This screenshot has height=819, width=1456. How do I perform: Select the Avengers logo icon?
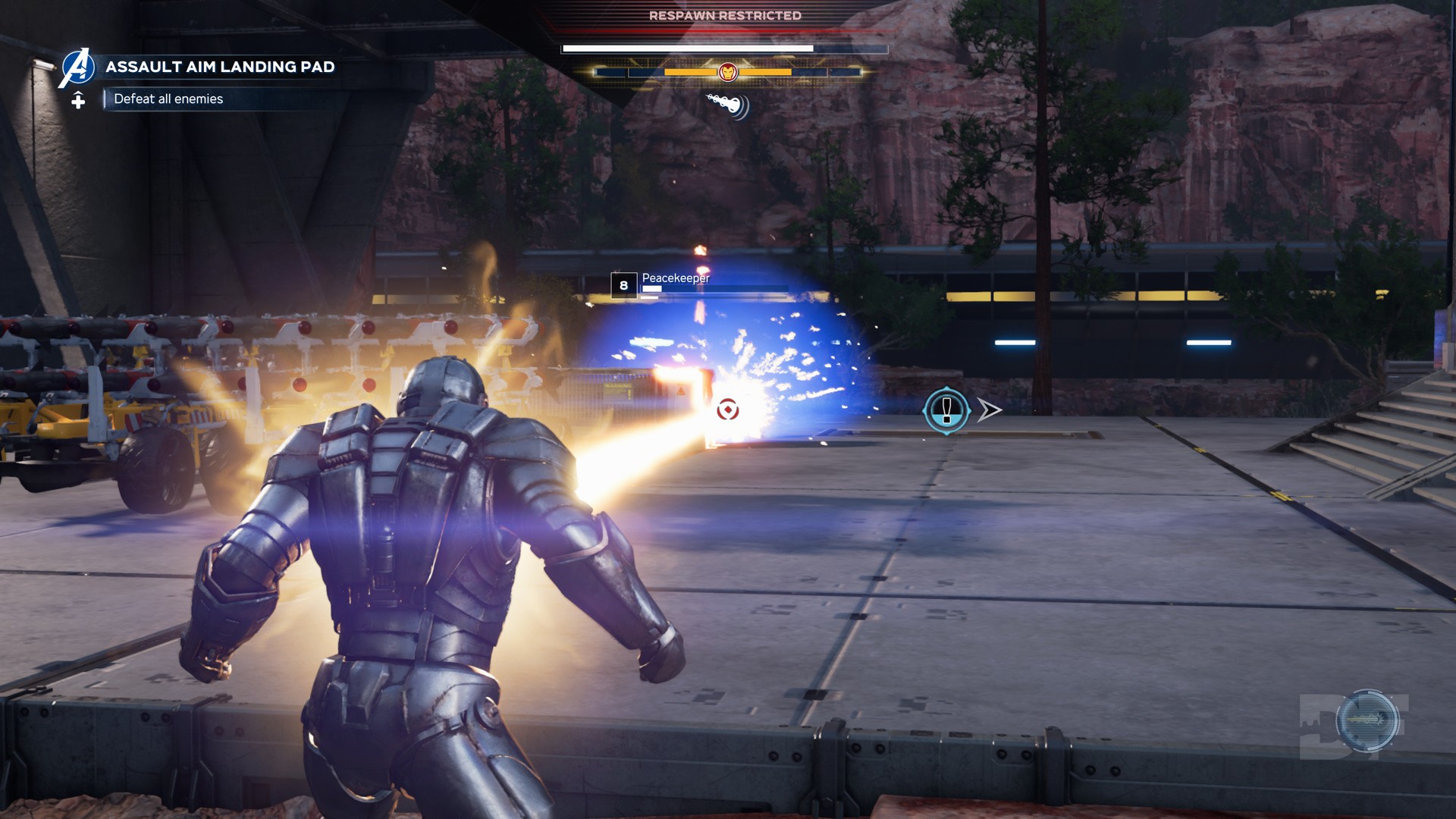click(78, 66)
